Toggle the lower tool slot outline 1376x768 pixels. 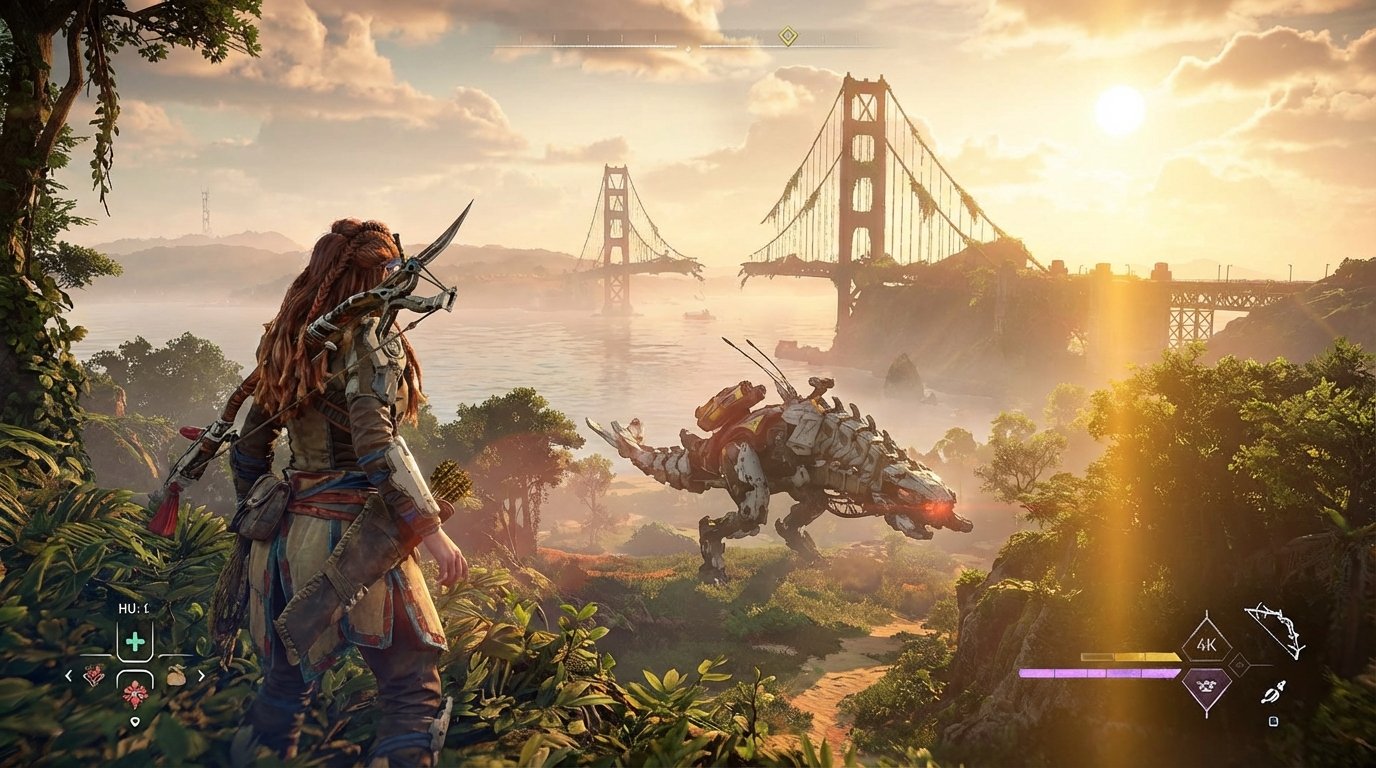(x=135, y=680)
